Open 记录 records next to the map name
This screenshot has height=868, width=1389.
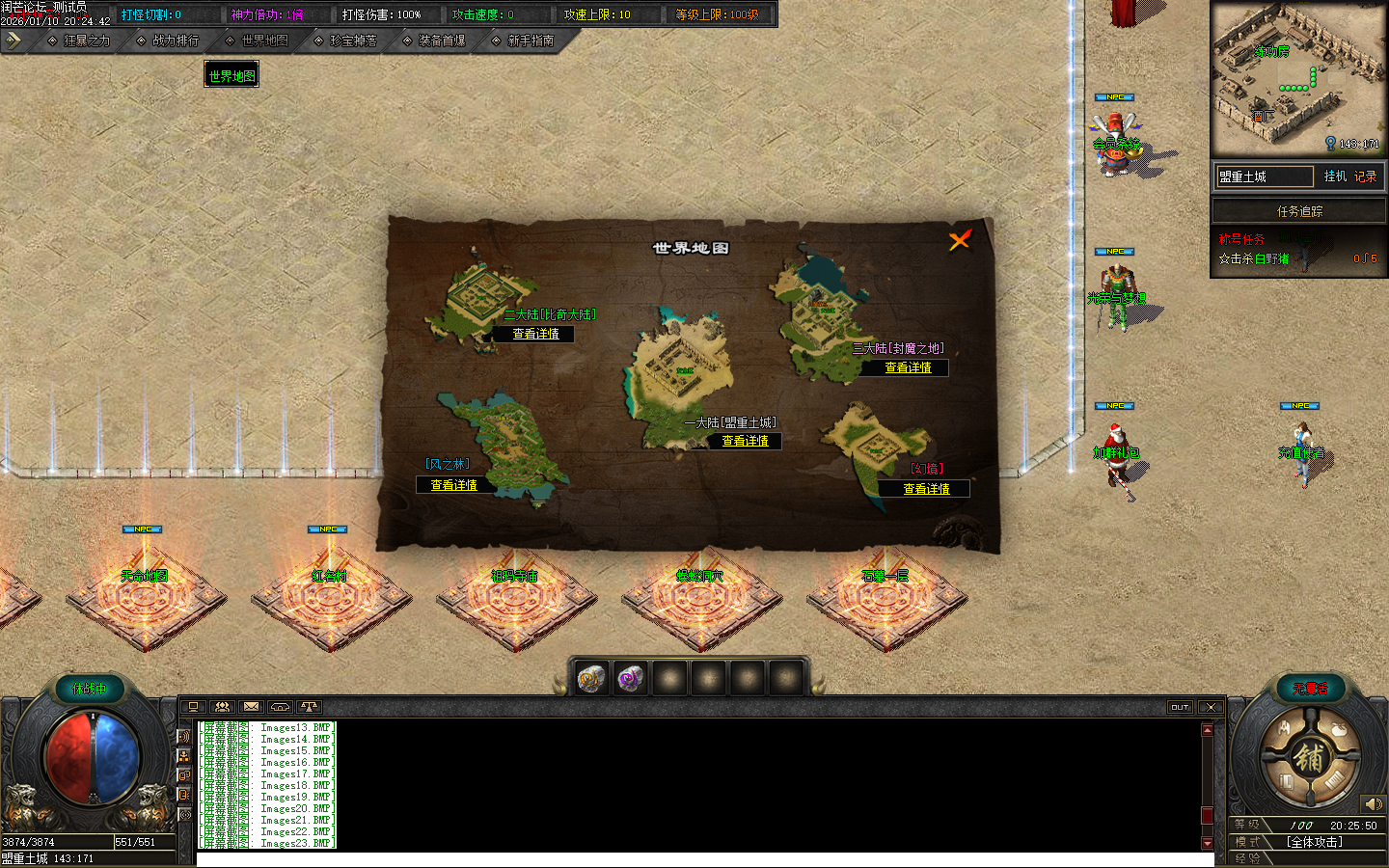(x=1363, y=176)
